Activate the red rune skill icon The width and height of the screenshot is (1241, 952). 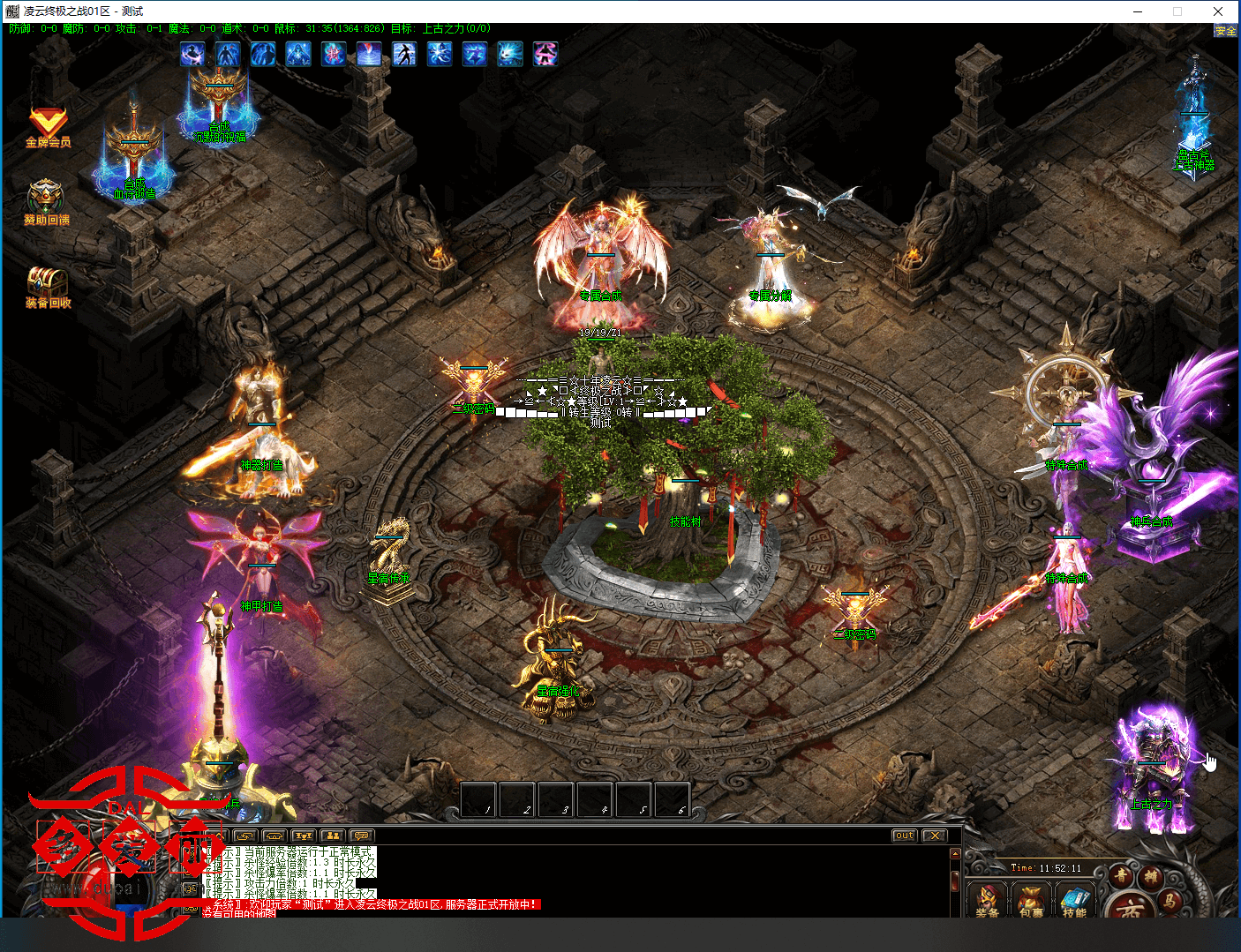pyautogui.click(x=334, y=54)
